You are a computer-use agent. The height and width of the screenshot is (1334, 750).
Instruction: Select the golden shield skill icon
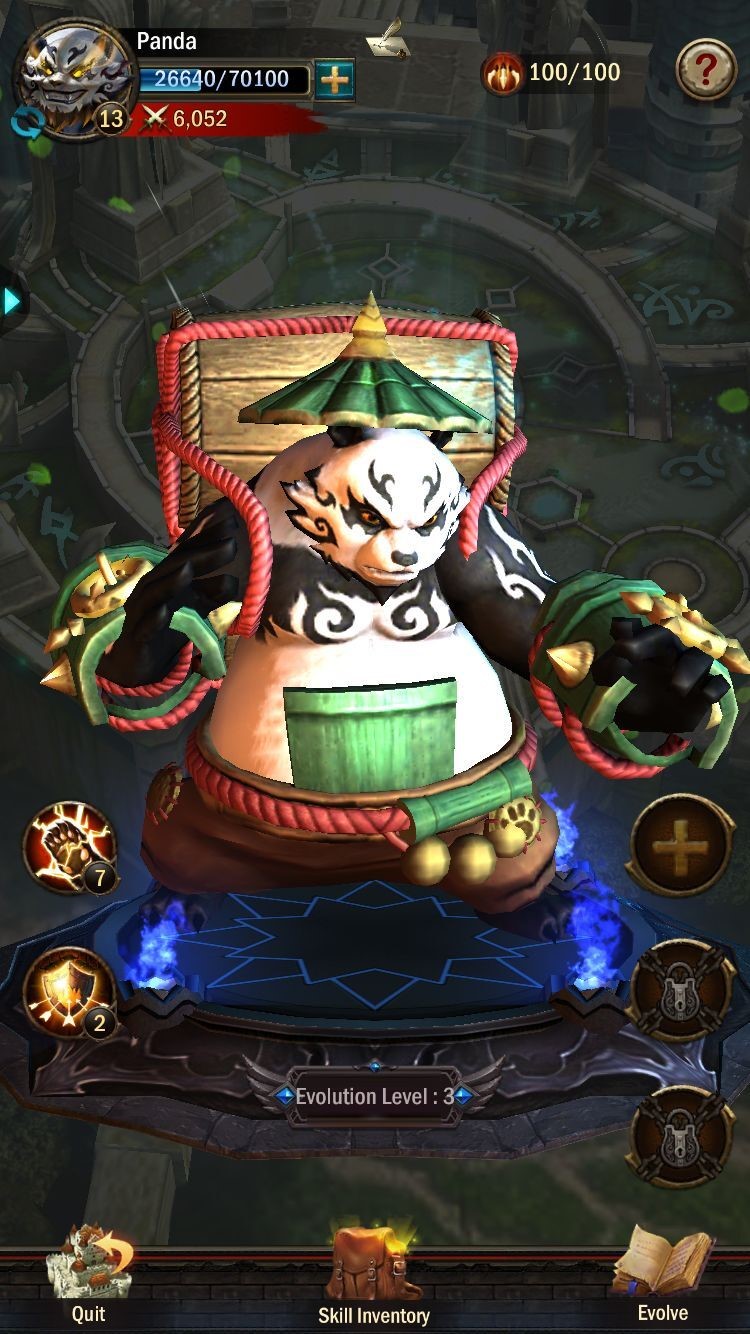[69, 993]
